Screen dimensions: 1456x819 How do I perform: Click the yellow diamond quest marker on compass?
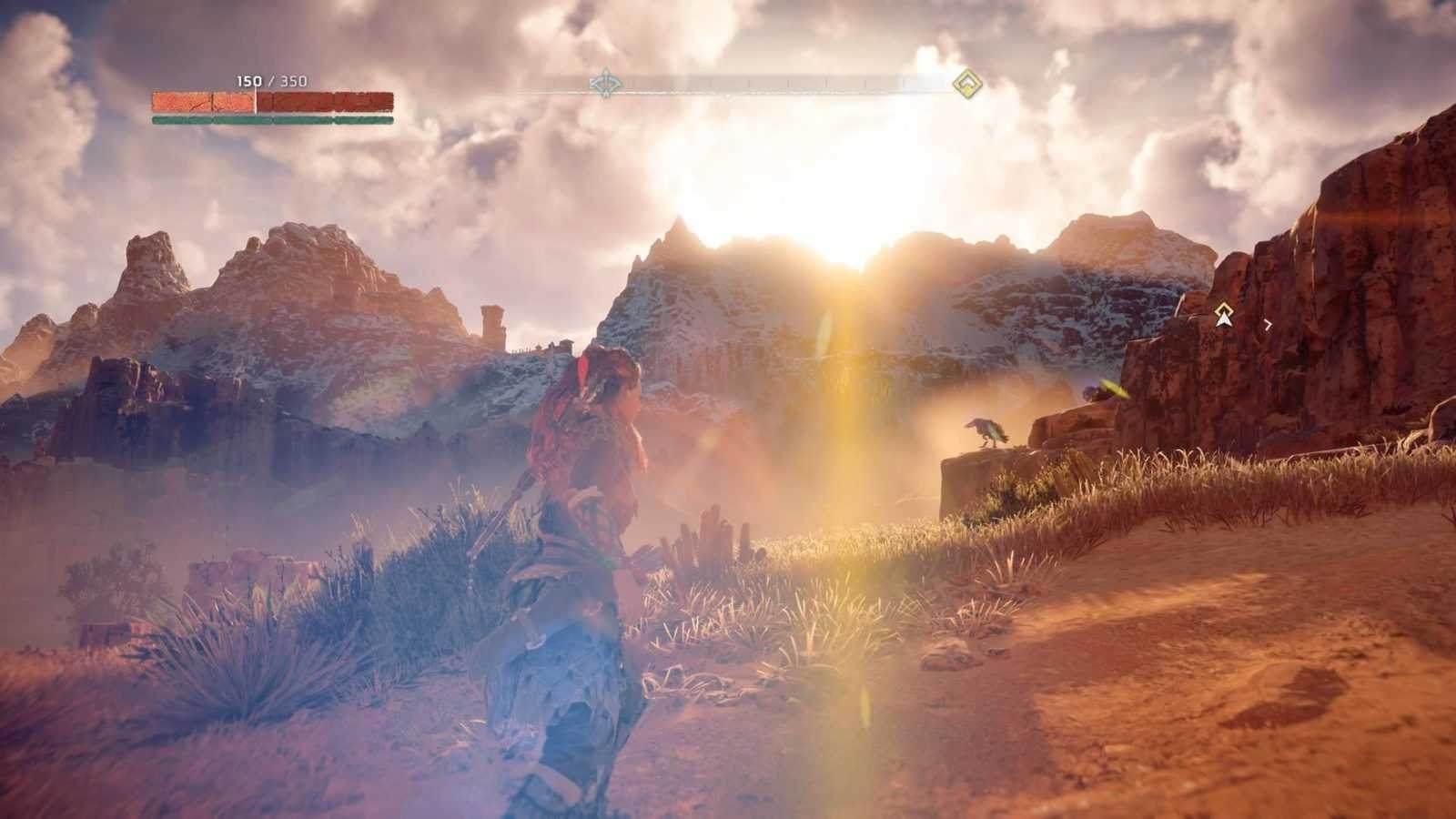966,85
